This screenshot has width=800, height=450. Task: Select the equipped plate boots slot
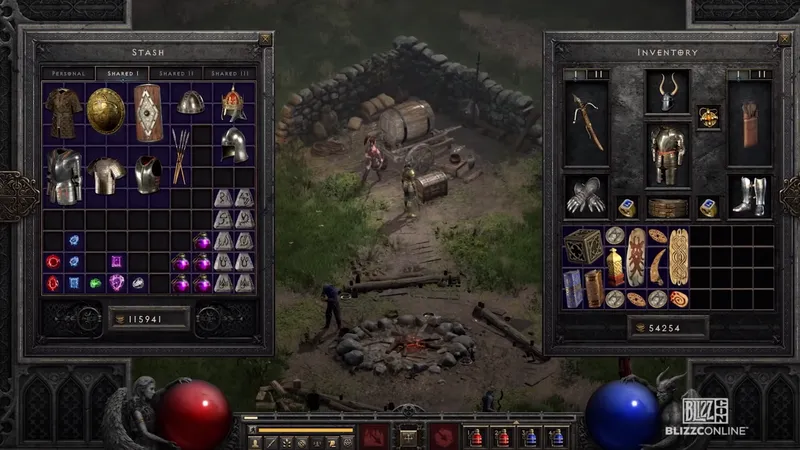click(748, 196)
